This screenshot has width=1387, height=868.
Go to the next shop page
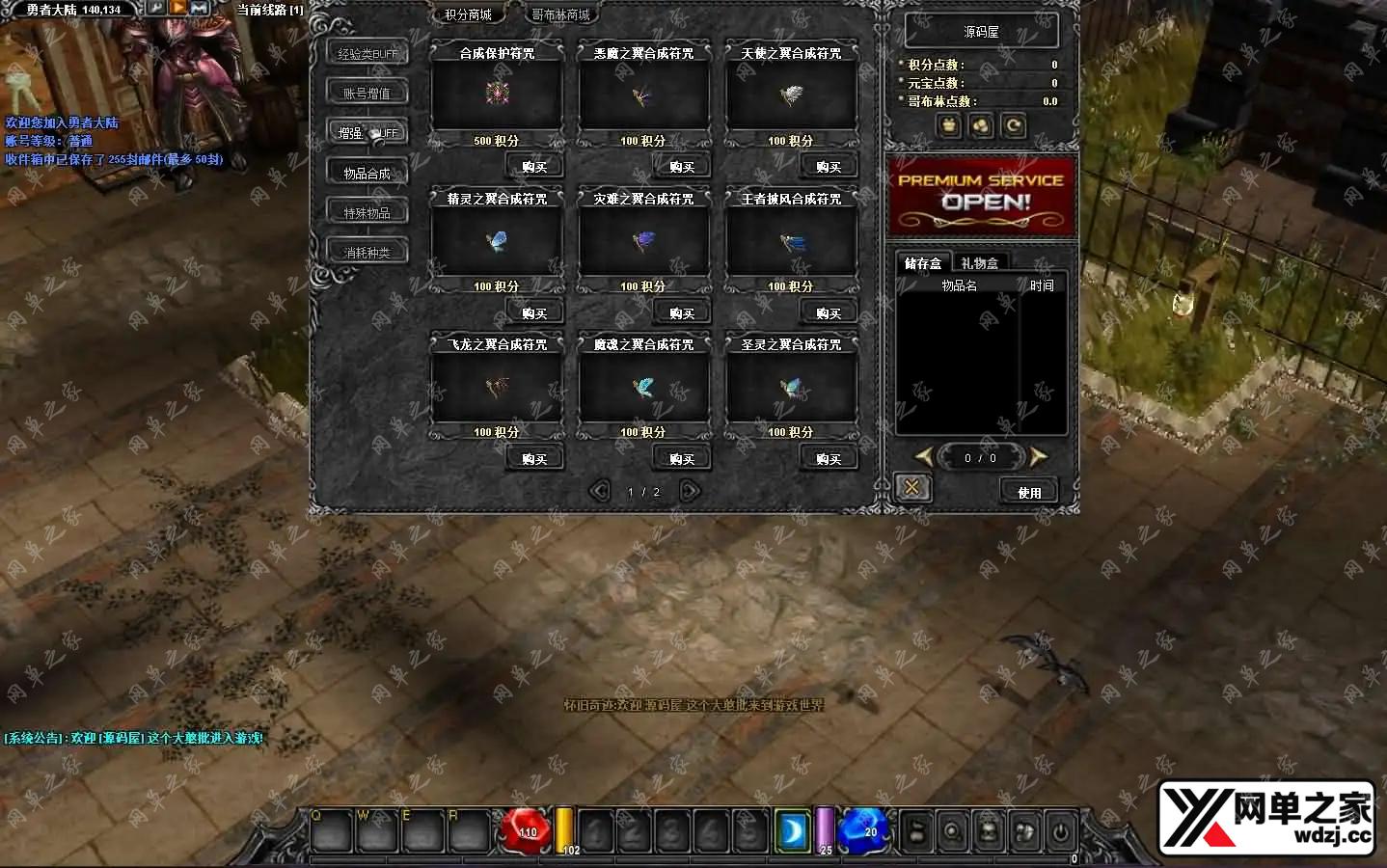click(690, 491)
